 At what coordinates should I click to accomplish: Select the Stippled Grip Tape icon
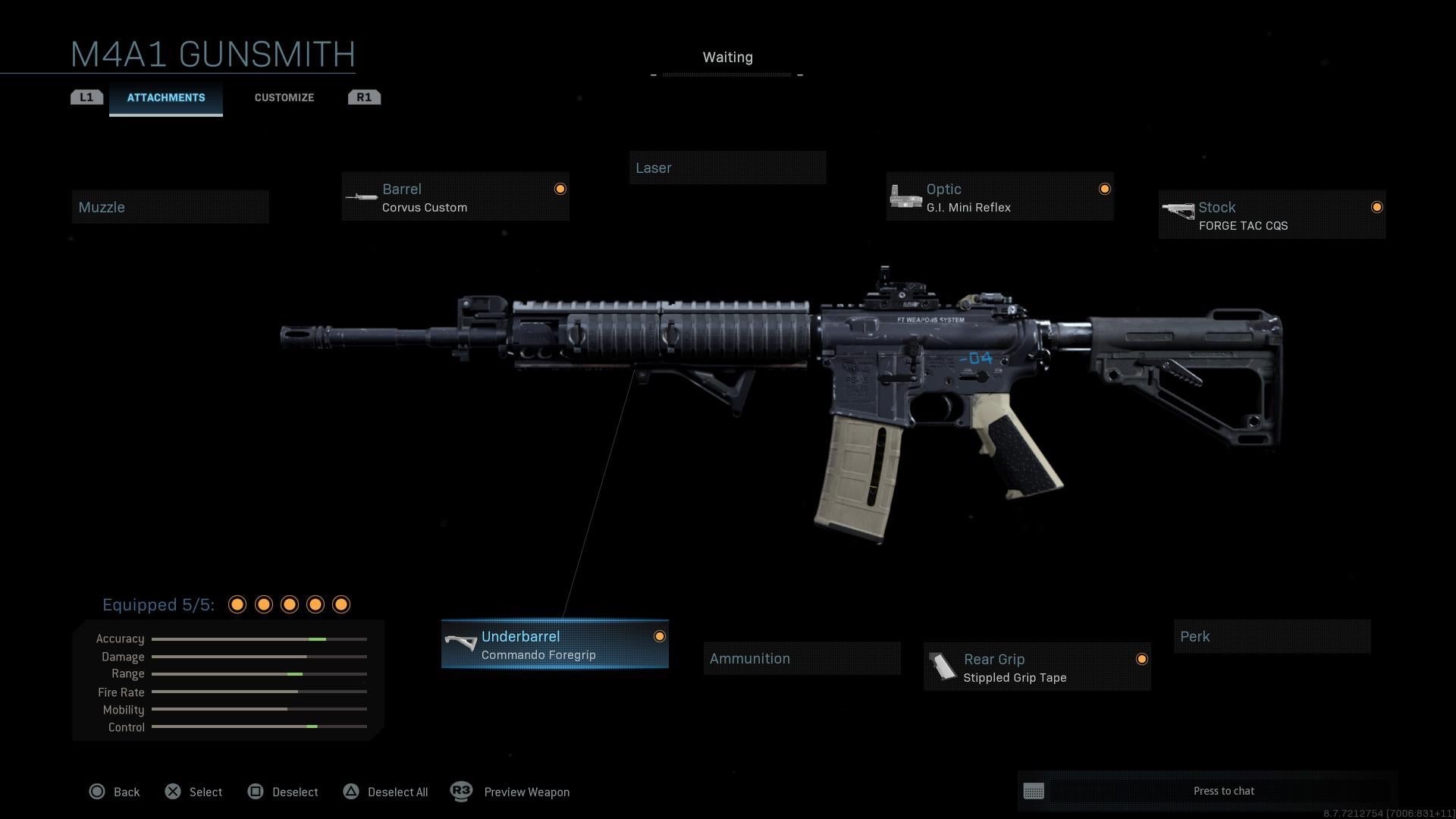(944, 667)
